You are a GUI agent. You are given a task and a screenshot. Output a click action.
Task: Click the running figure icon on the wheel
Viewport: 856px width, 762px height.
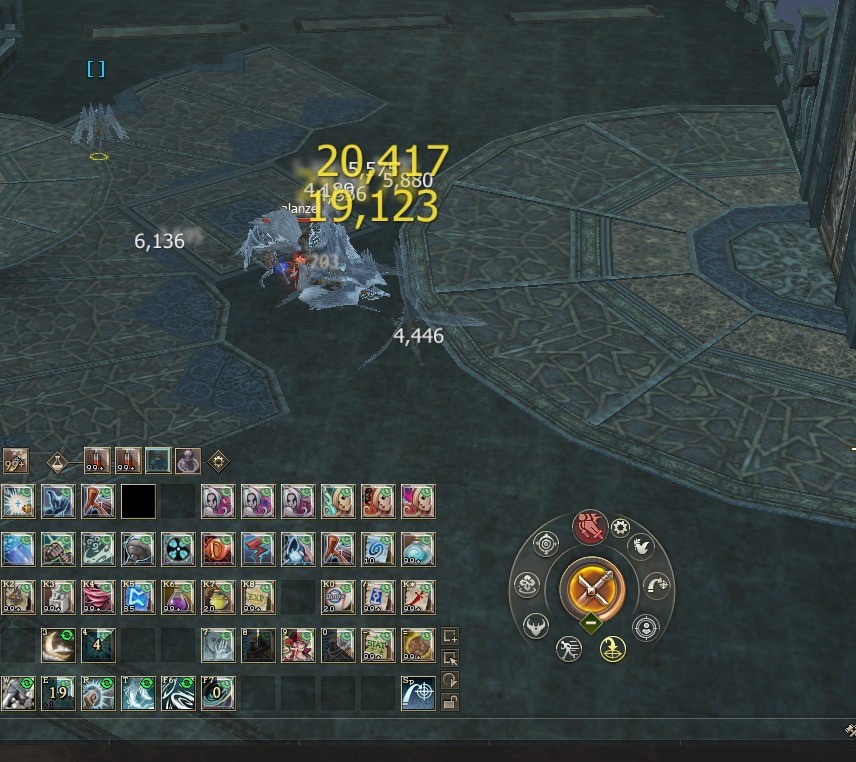[569, 648]
